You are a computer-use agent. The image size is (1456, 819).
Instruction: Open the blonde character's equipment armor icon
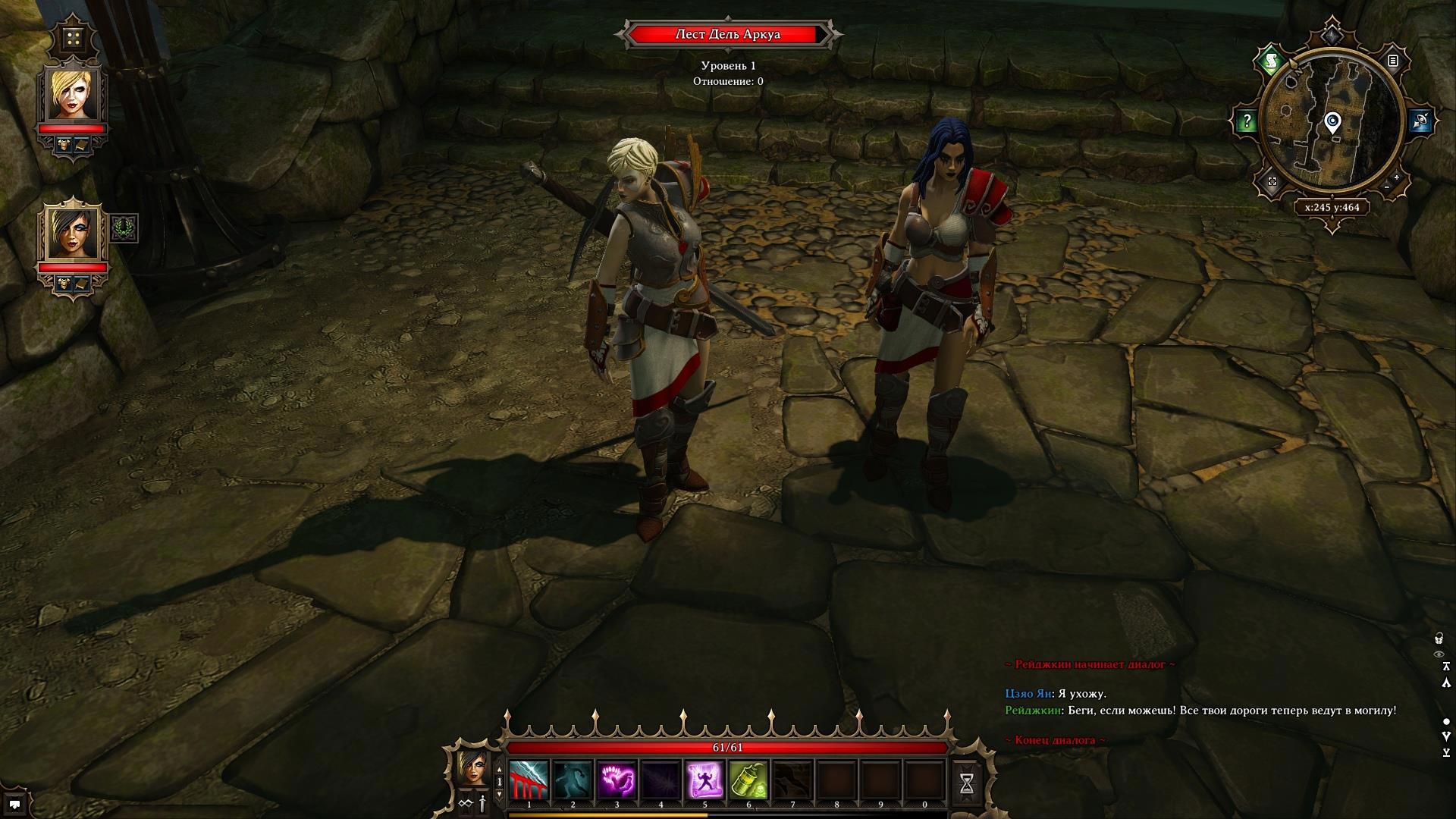click(64, 144)
